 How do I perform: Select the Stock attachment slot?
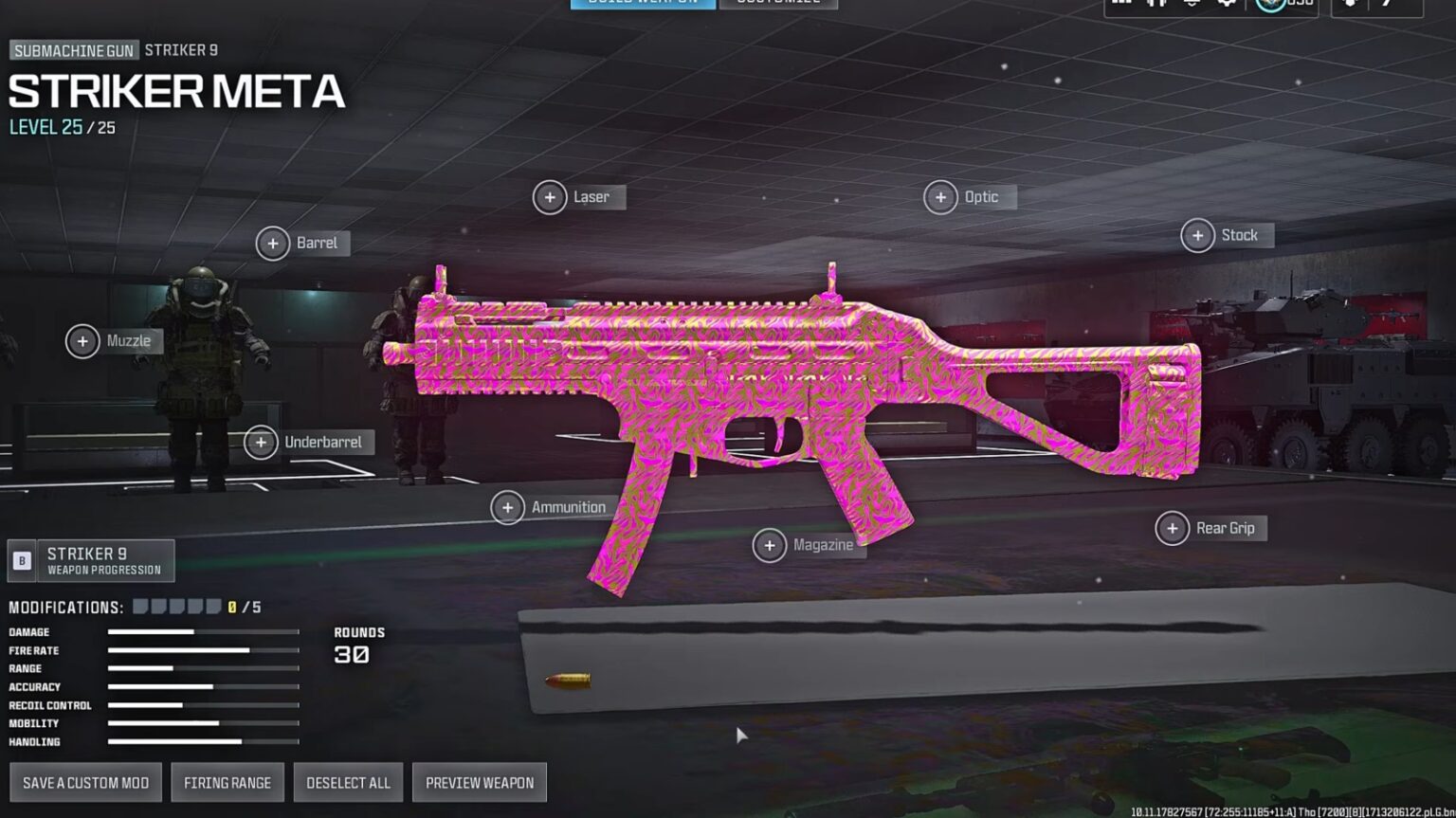[x=1196, y=235]
